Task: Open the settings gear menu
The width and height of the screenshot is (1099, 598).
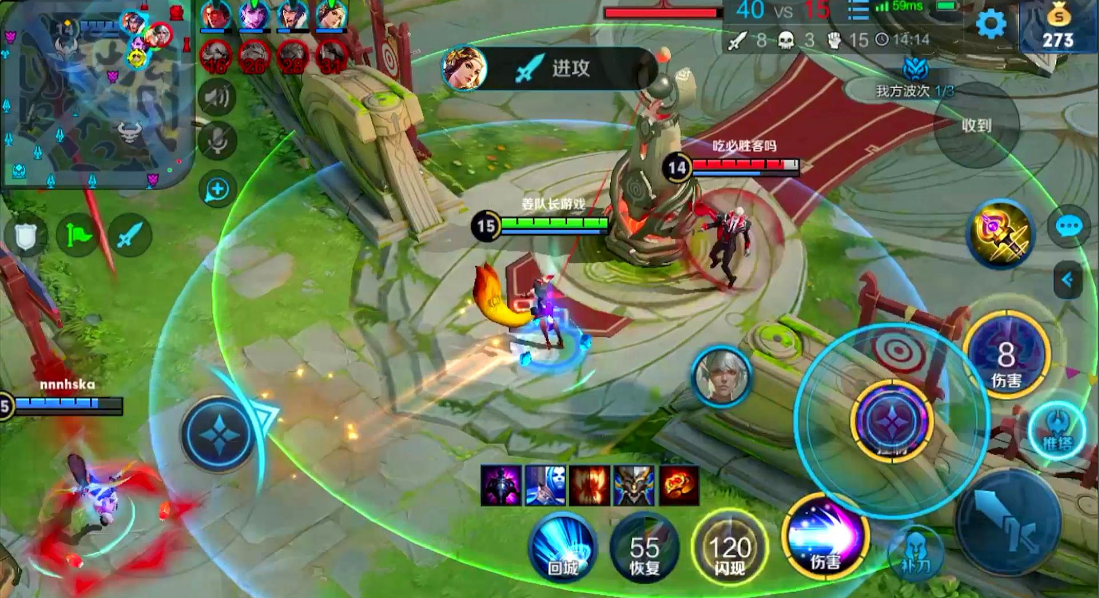Action: tap(990, 24)
